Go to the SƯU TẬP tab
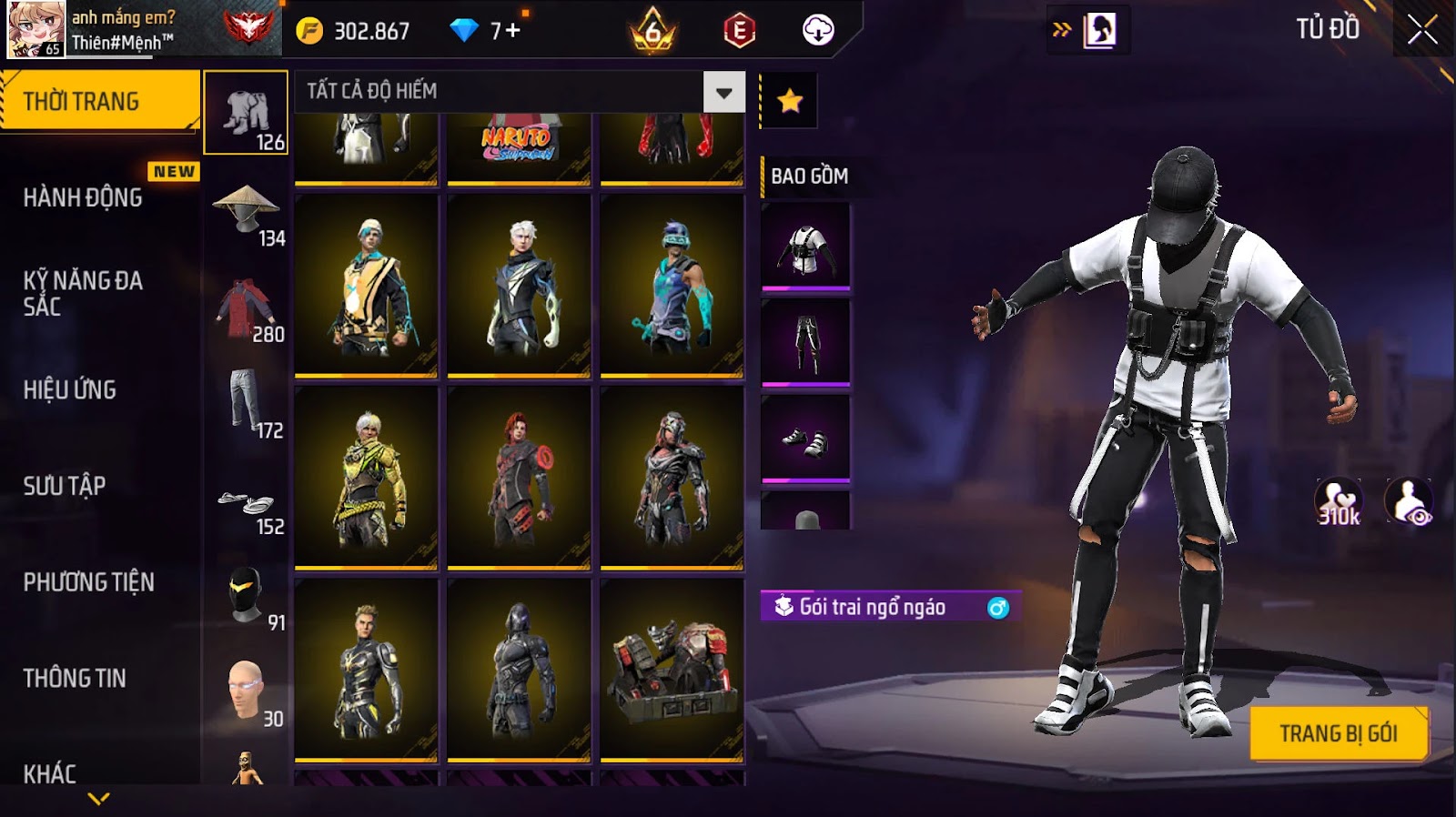Screen dimensions: 1456x817 pos(65,486)
